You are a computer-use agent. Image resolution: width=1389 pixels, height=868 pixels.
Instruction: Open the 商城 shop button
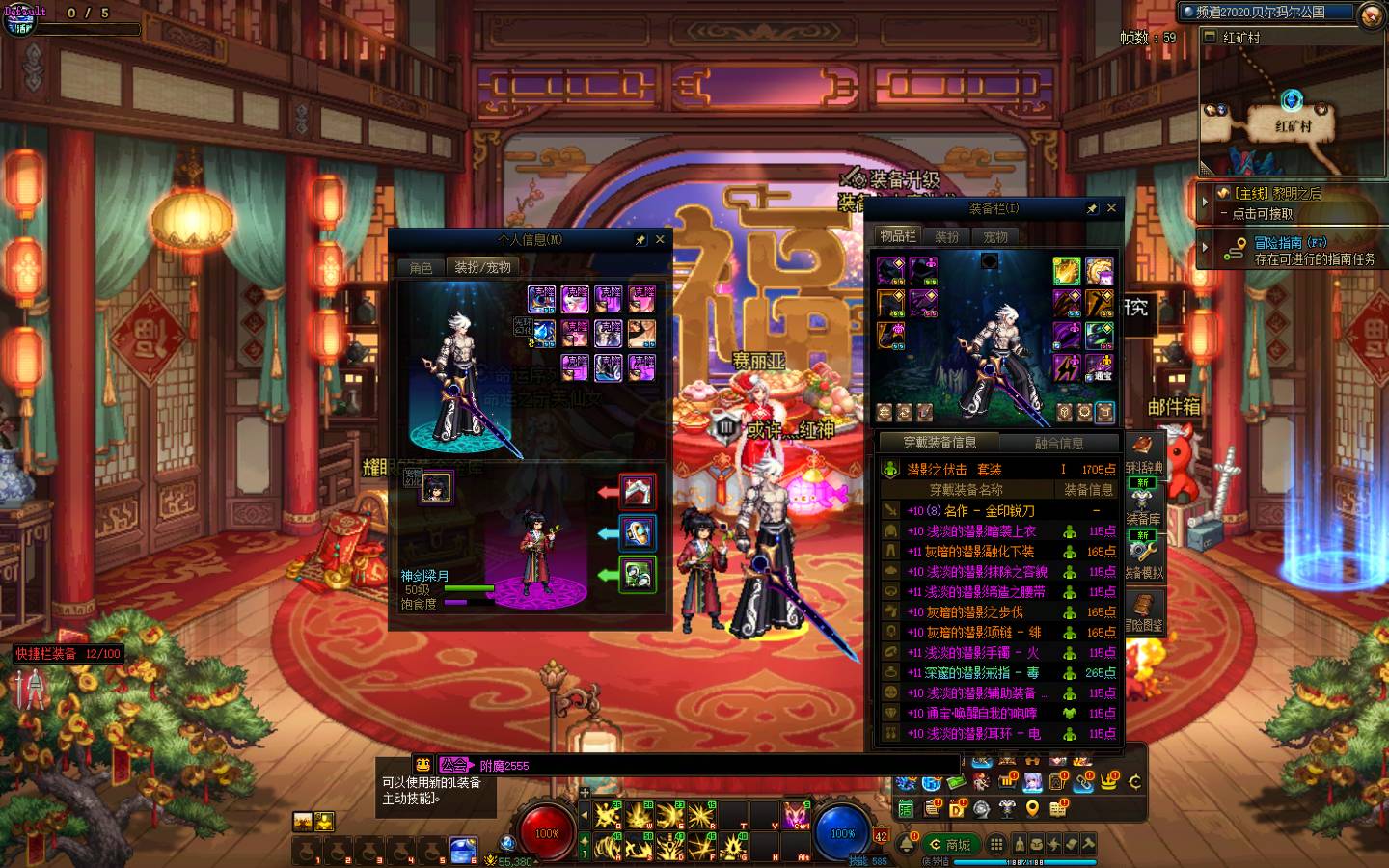click(950, 845)
